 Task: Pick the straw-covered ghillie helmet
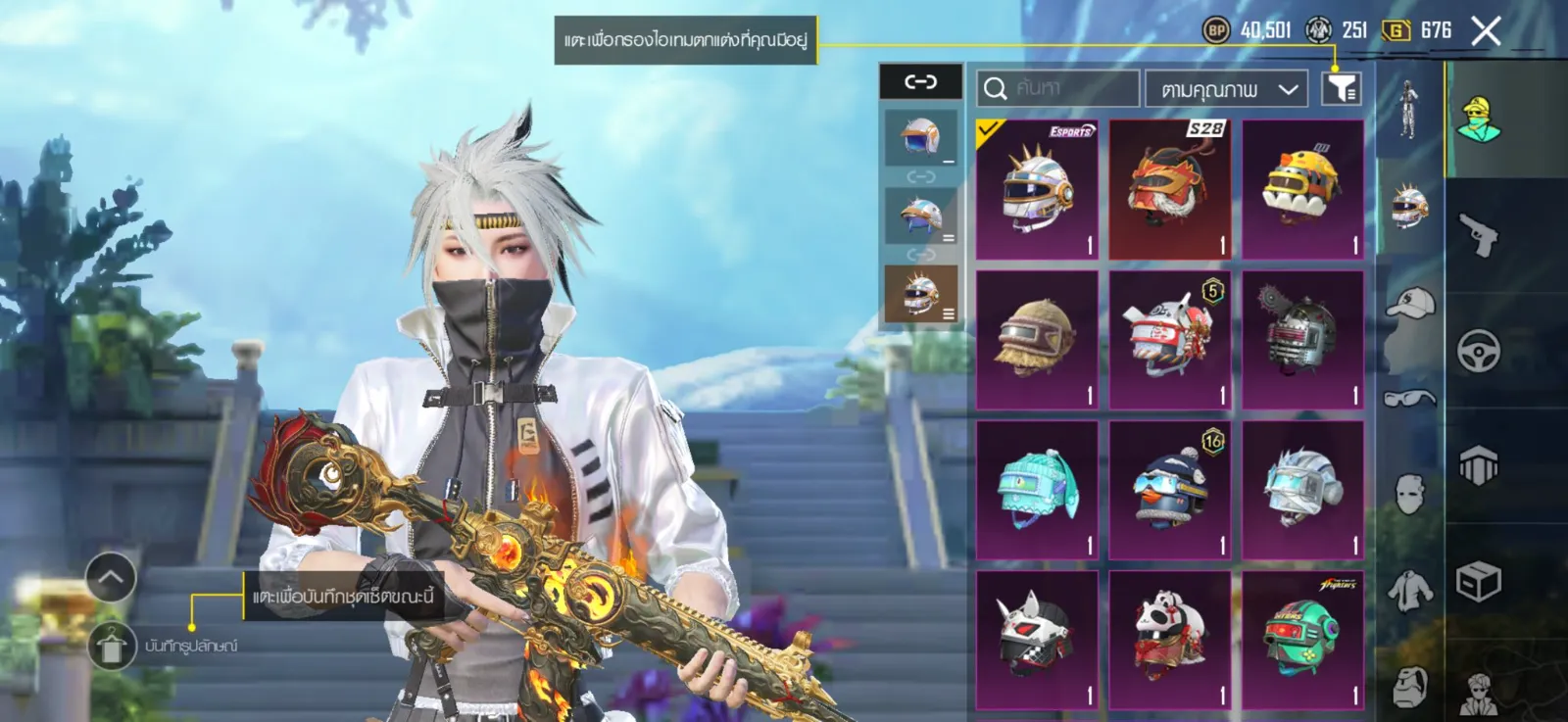[x=1037, y=339]
